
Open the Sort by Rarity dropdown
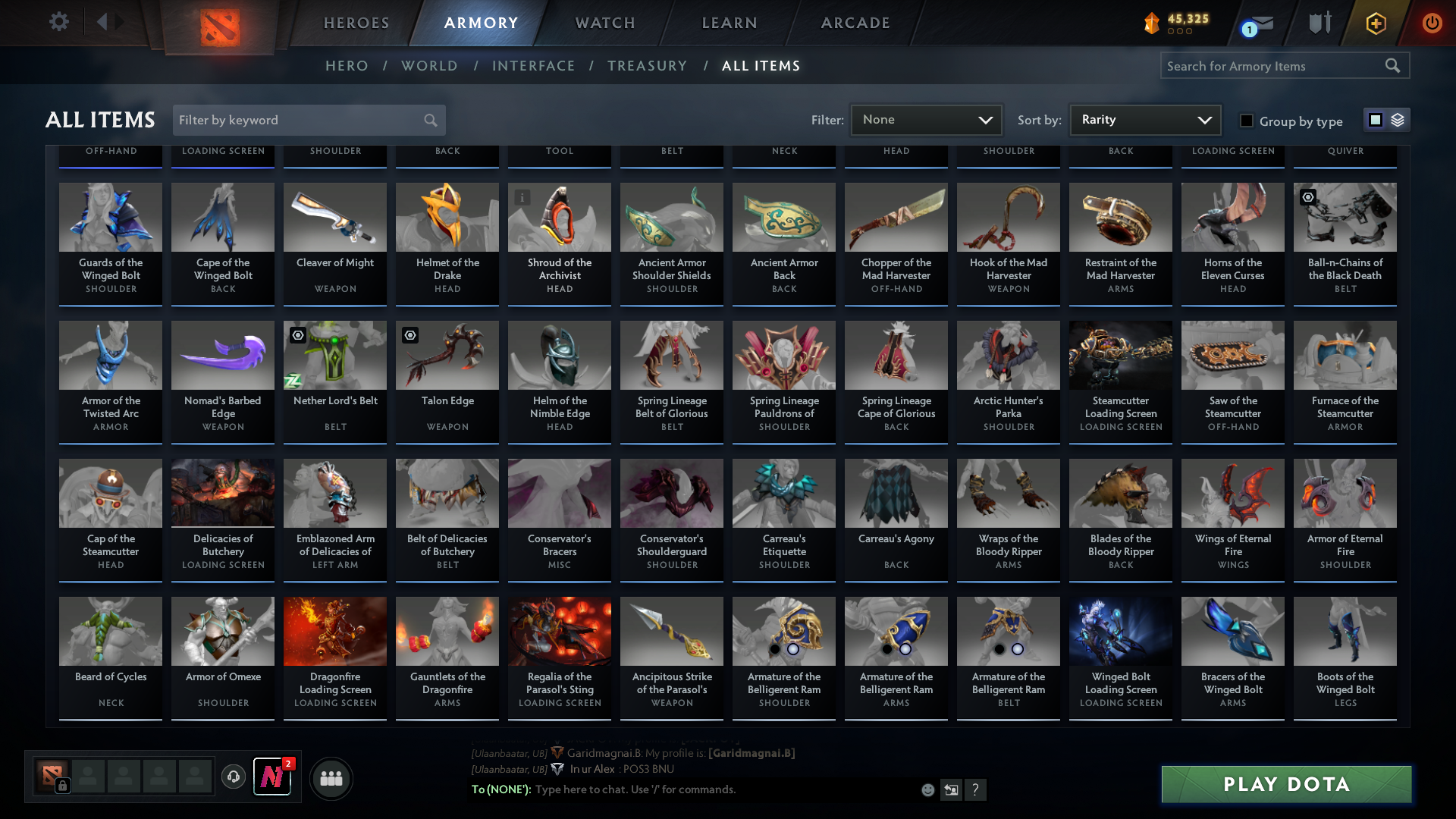[x=1144, y=119]
